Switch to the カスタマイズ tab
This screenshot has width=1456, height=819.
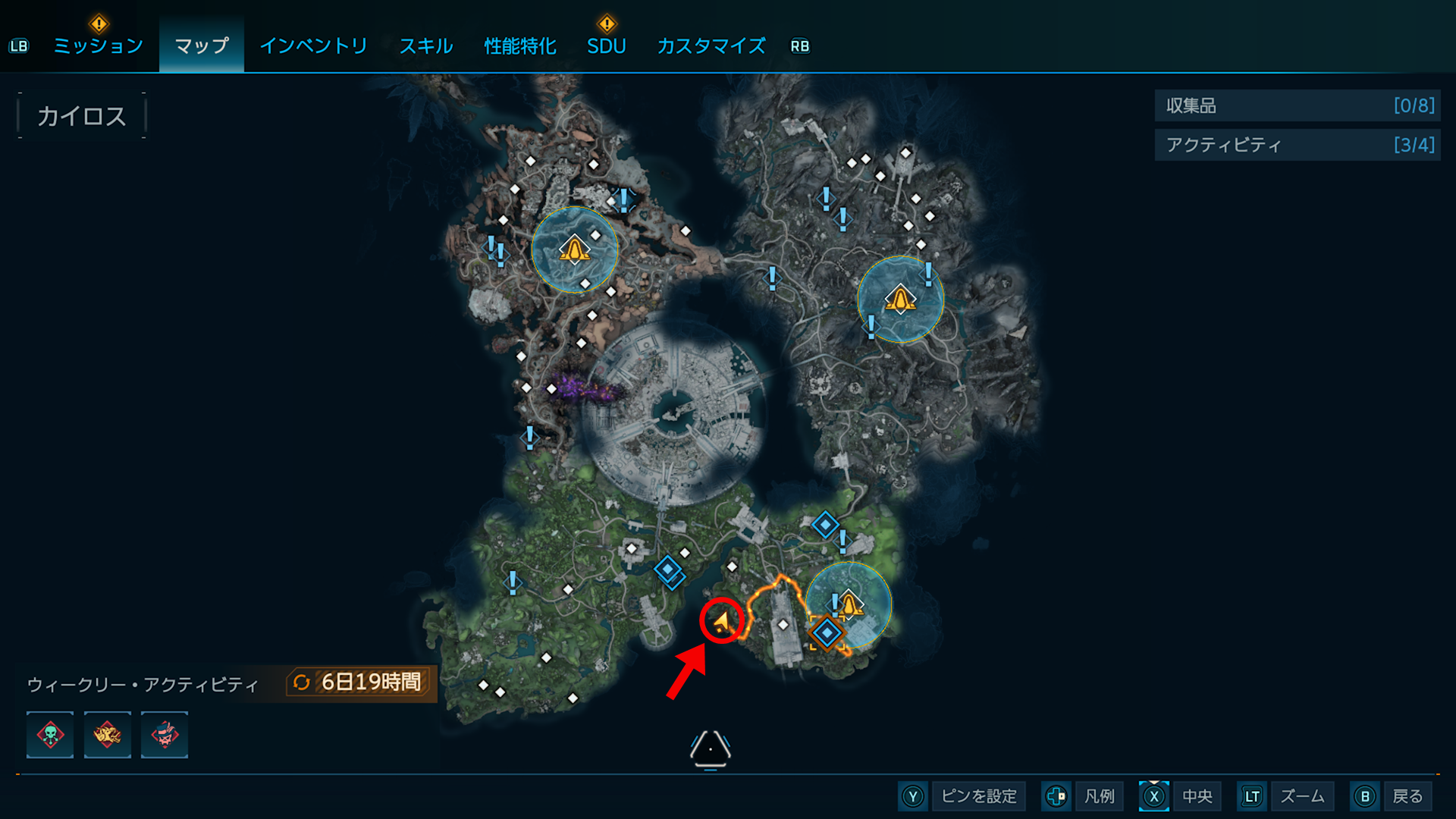711,46
